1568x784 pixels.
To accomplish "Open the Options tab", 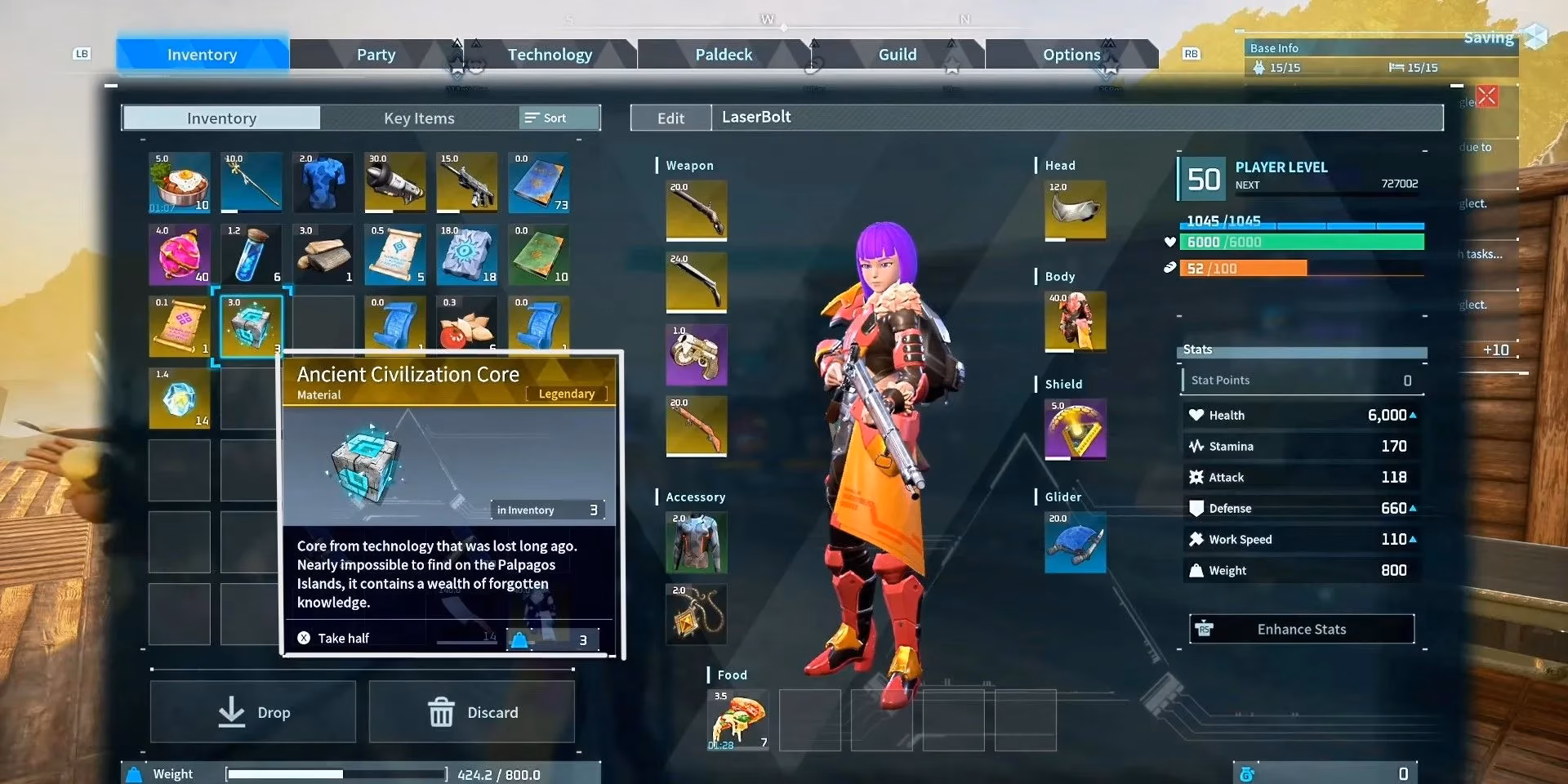I will click(1071, 55).
